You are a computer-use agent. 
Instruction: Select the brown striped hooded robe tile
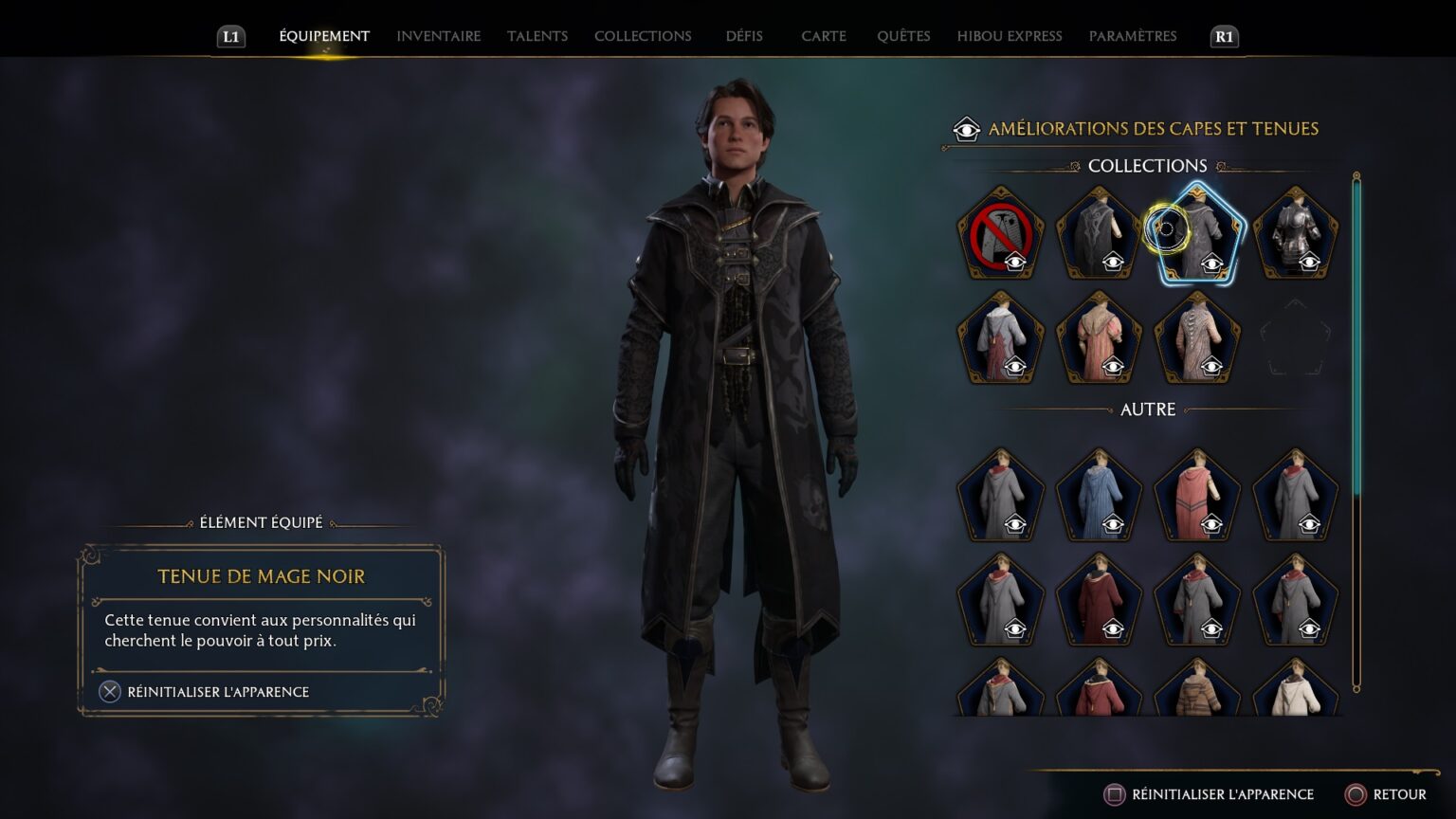click(x=1197, y=690)
